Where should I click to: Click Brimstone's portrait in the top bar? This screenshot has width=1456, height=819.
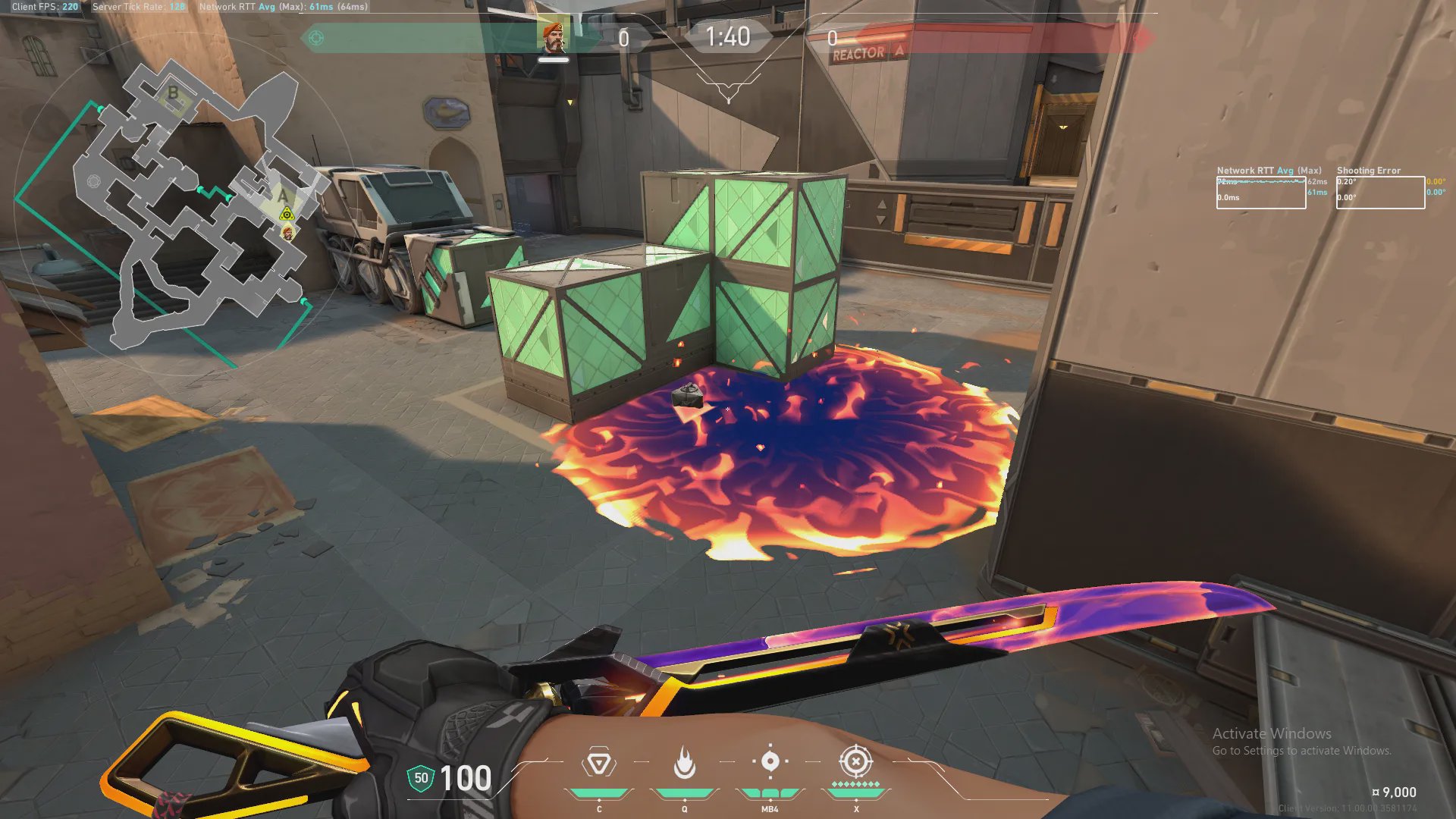pos(554,36)
